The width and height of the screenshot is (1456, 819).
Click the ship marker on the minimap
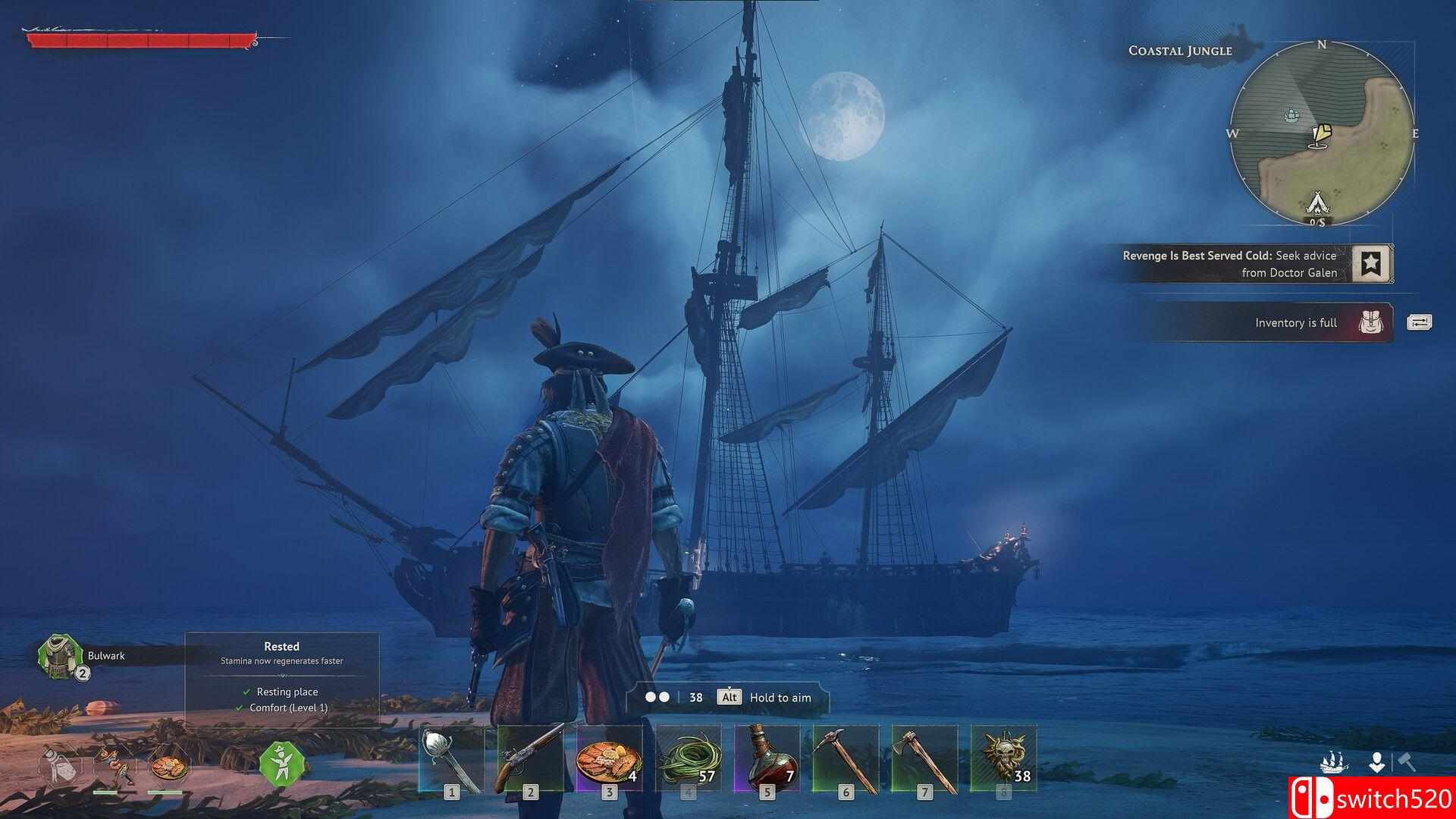pyautogui.click(x=1292, y=115)
